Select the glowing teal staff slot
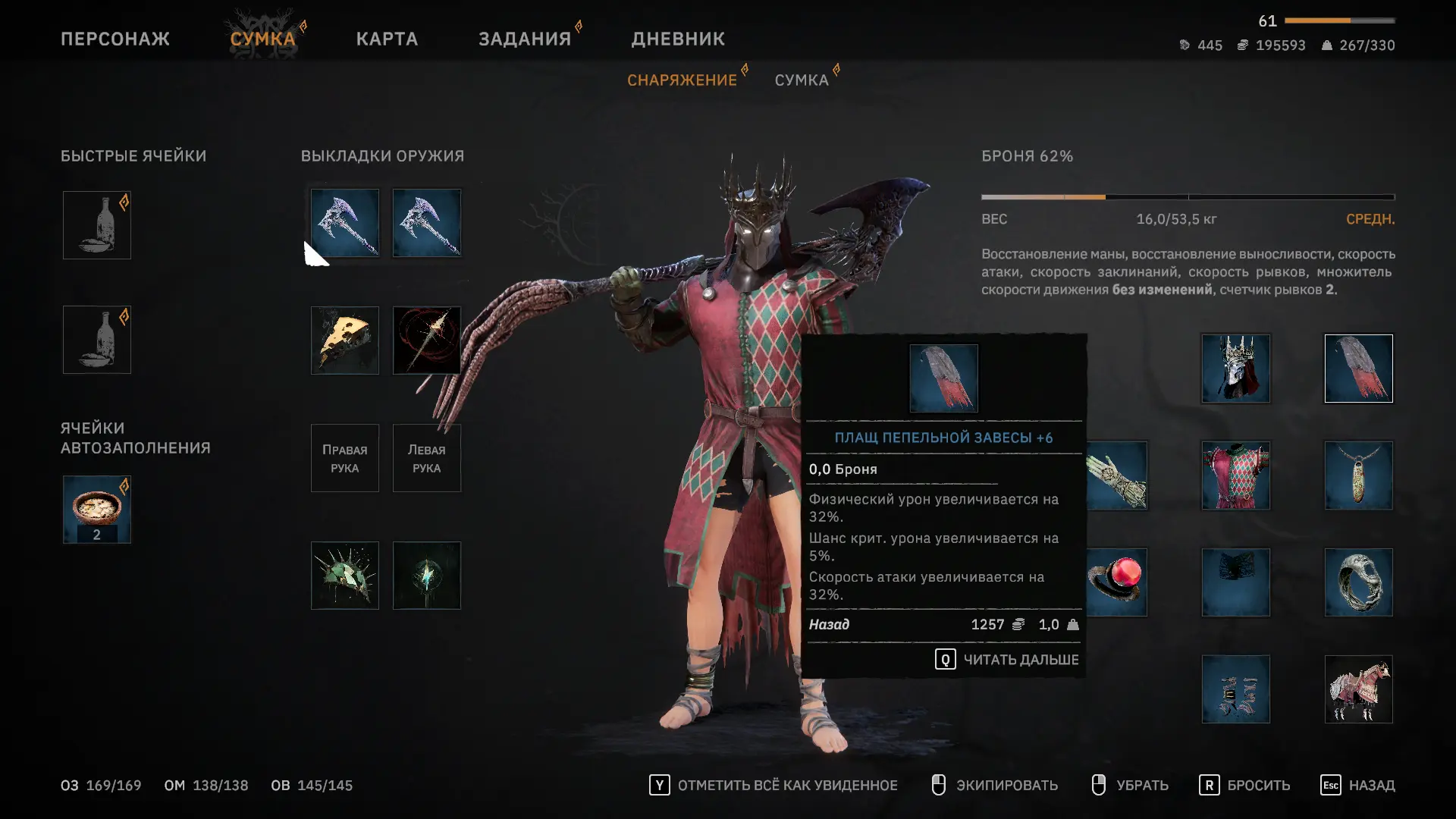 pyautogui.click(x=427, y=576)
